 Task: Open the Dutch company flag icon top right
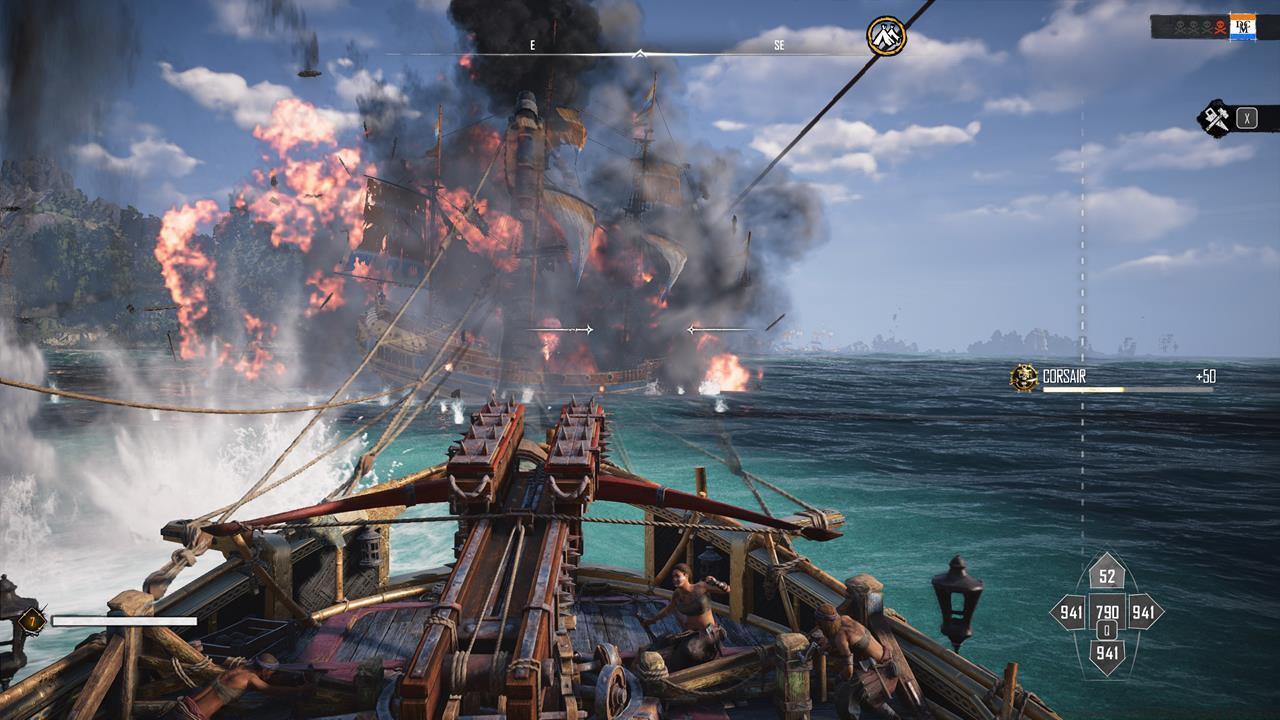tap(1243, 26)
